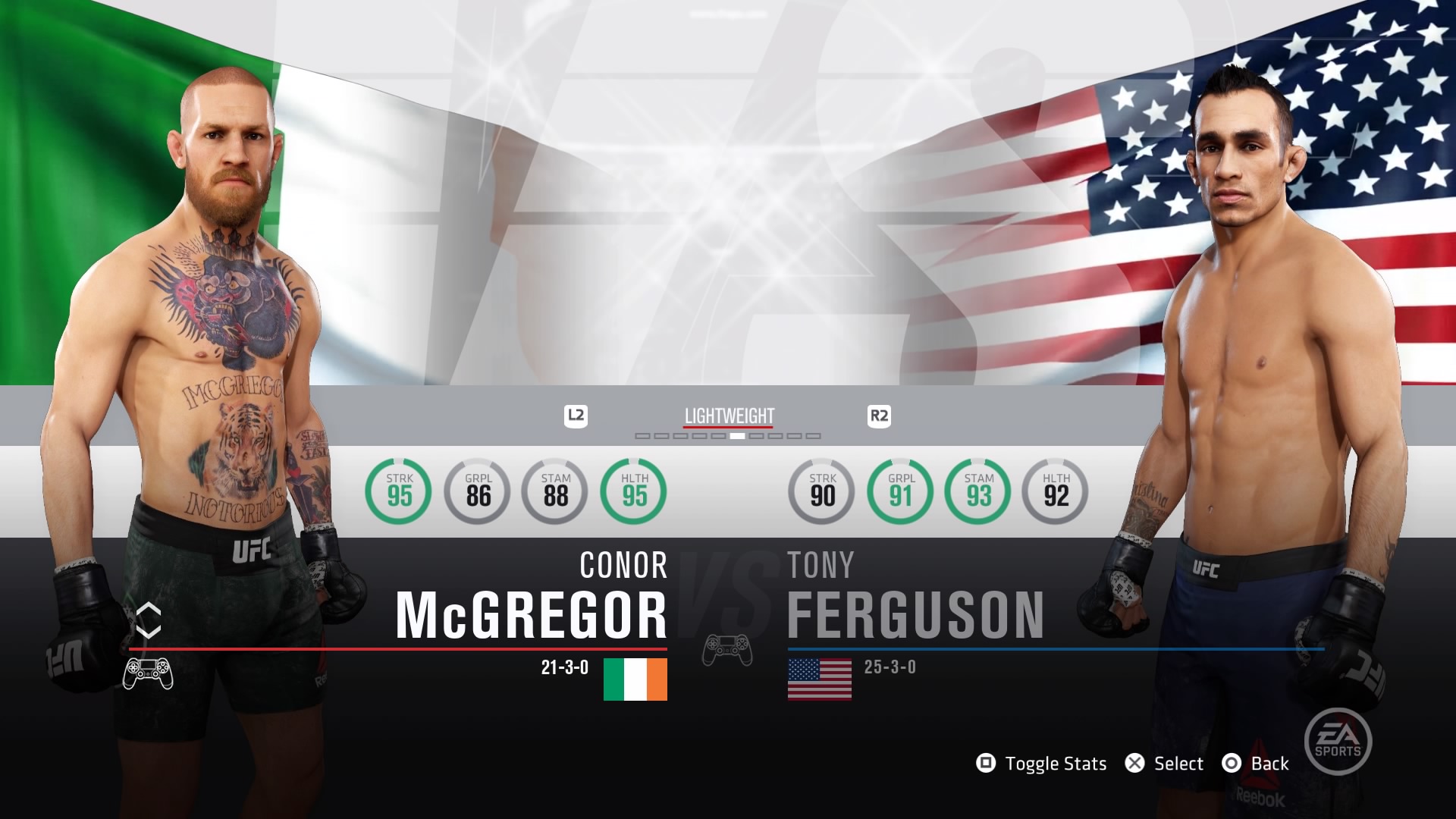Open the Lightweight weight class selector

(x=729, y=416)
